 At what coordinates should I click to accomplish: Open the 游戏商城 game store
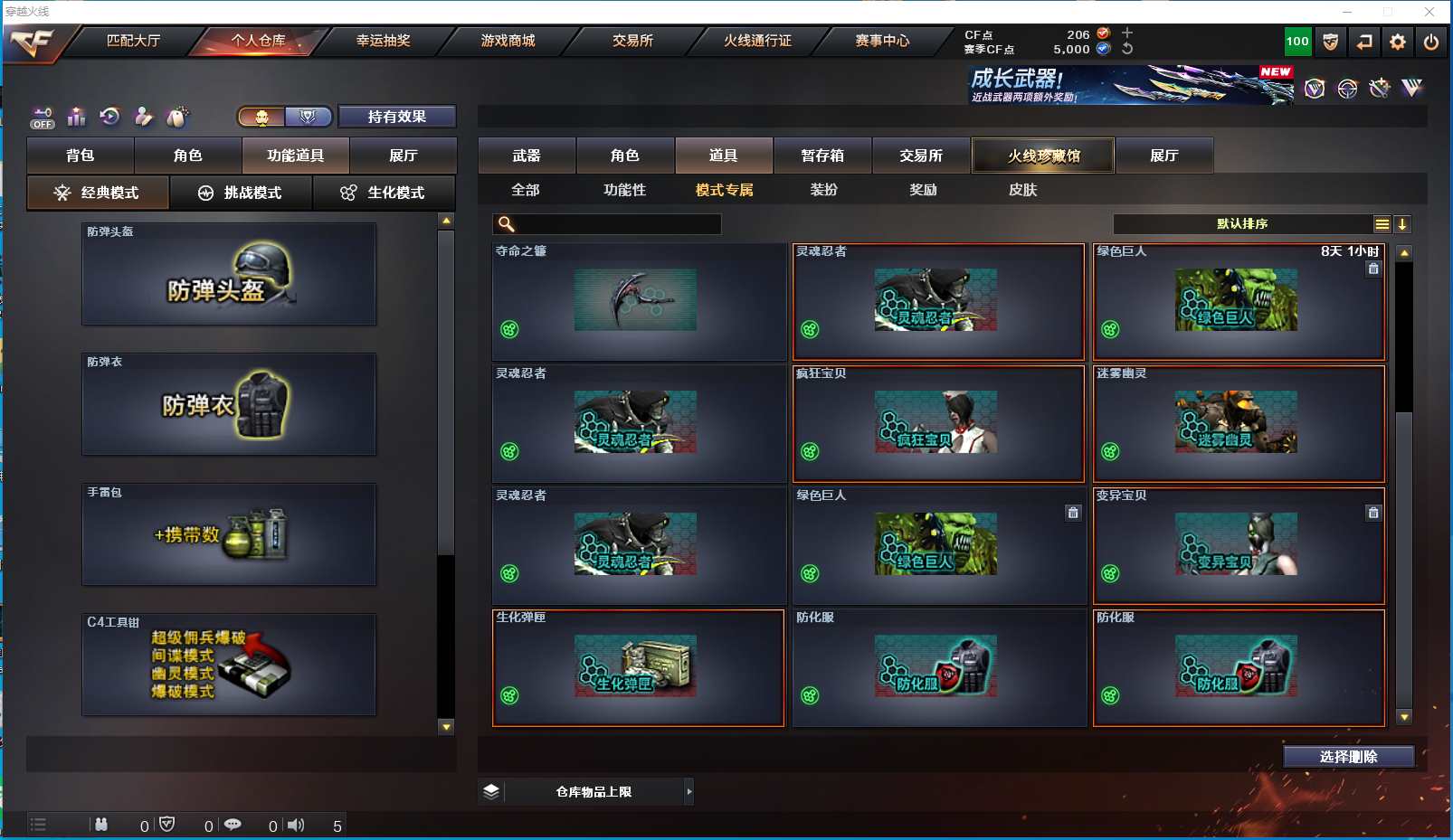508,41
